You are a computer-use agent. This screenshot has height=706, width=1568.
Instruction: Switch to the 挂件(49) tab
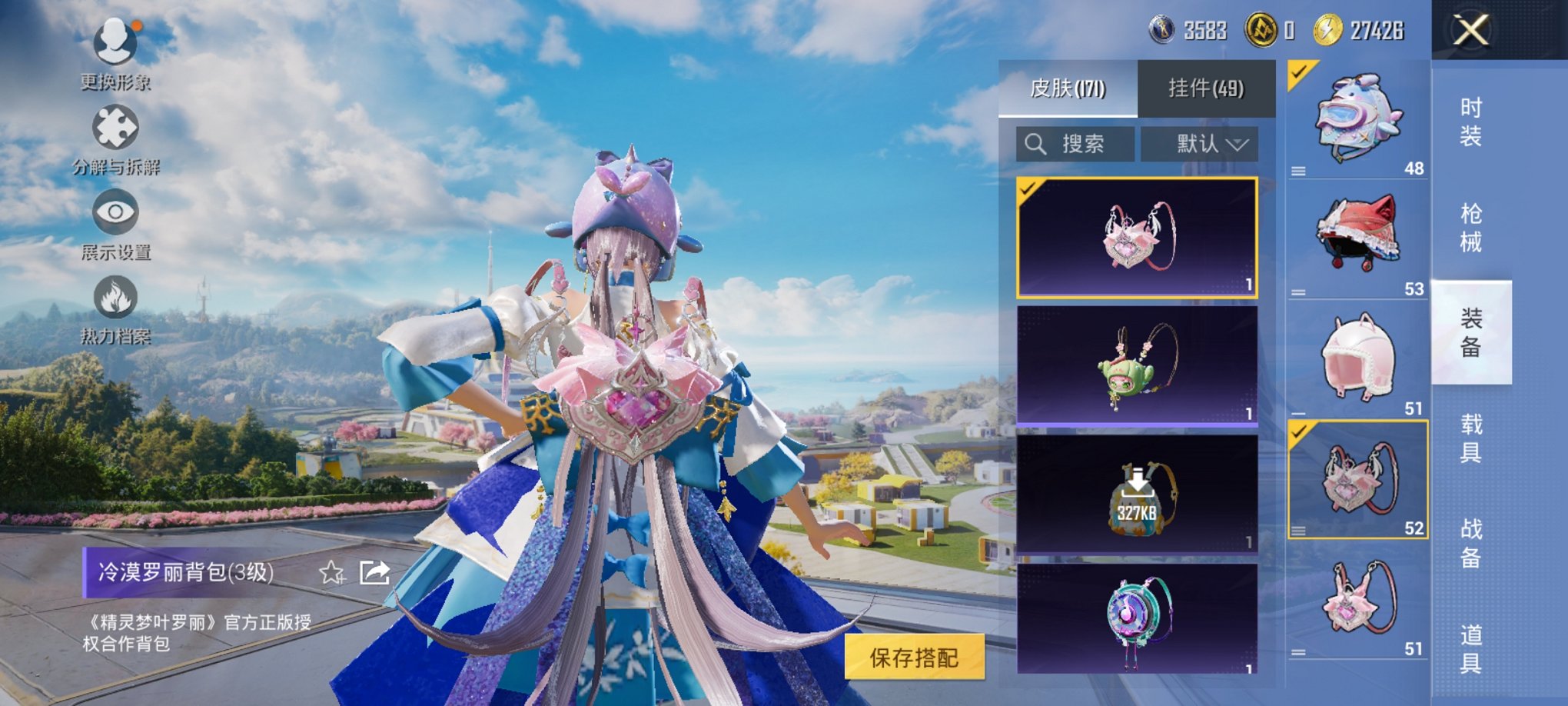[1206, 88]
